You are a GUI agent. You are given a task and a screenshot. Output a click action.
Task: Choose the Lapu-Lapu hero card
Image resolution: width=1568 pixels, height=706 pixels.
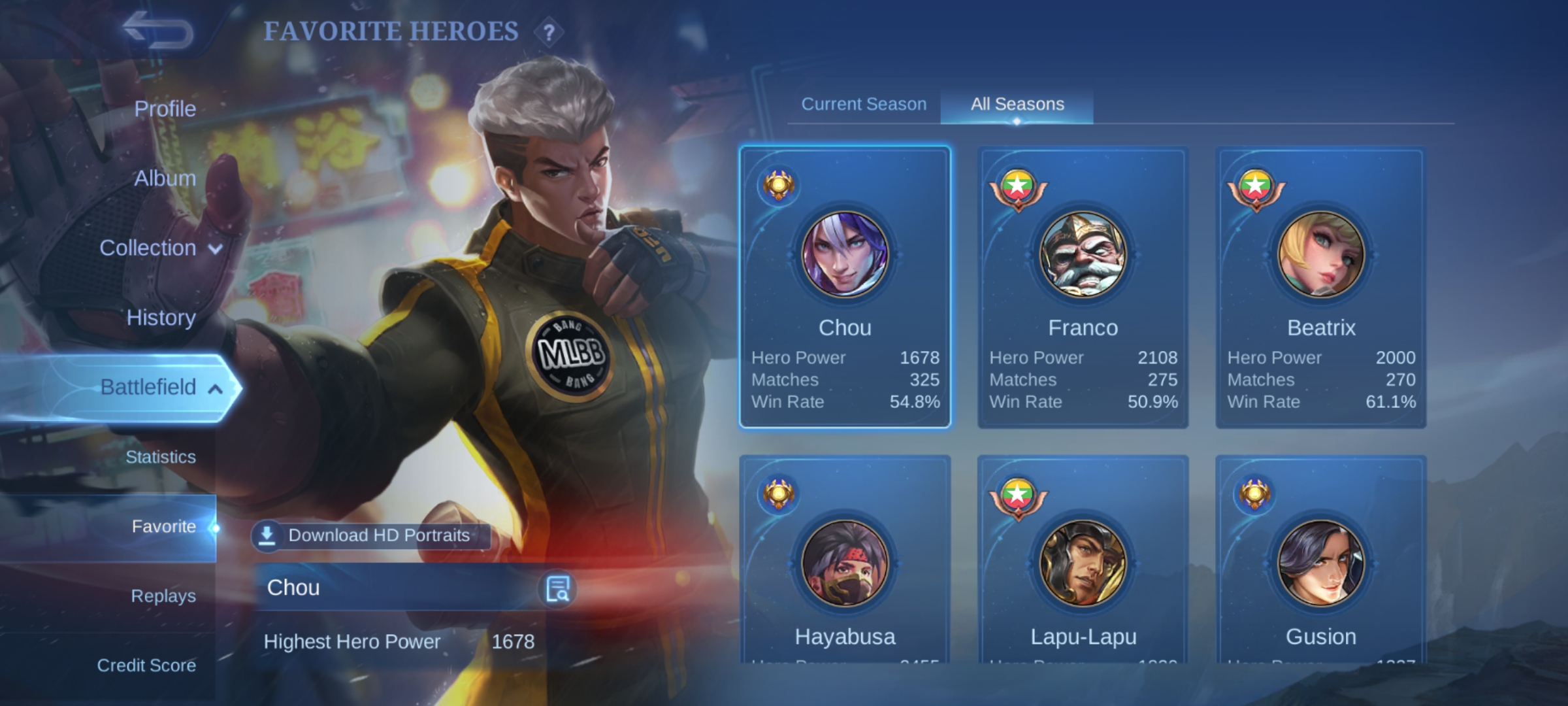click(1083, 562)
